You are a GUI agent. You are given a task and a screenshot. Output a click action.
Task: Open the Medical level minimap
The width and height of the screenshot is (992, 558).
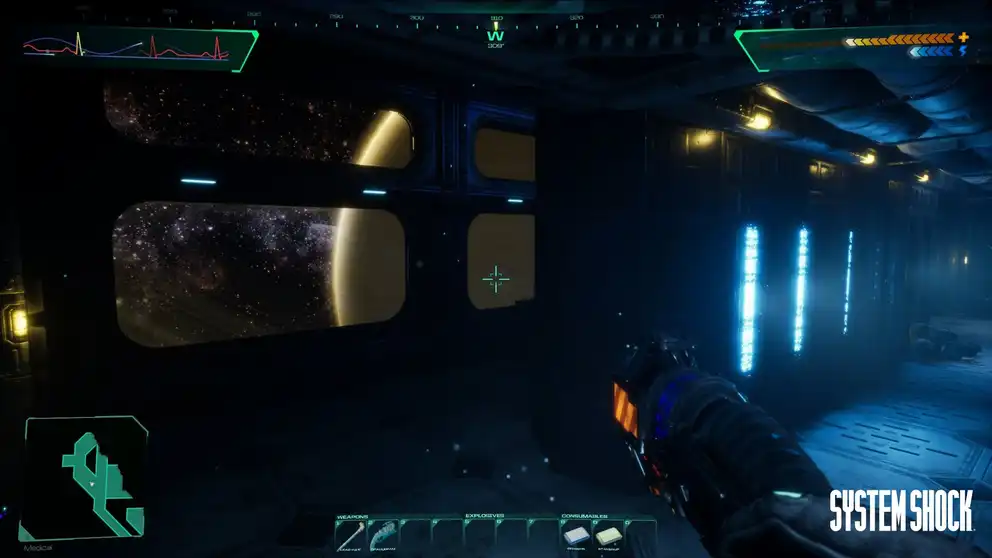(x=86, y=478)
